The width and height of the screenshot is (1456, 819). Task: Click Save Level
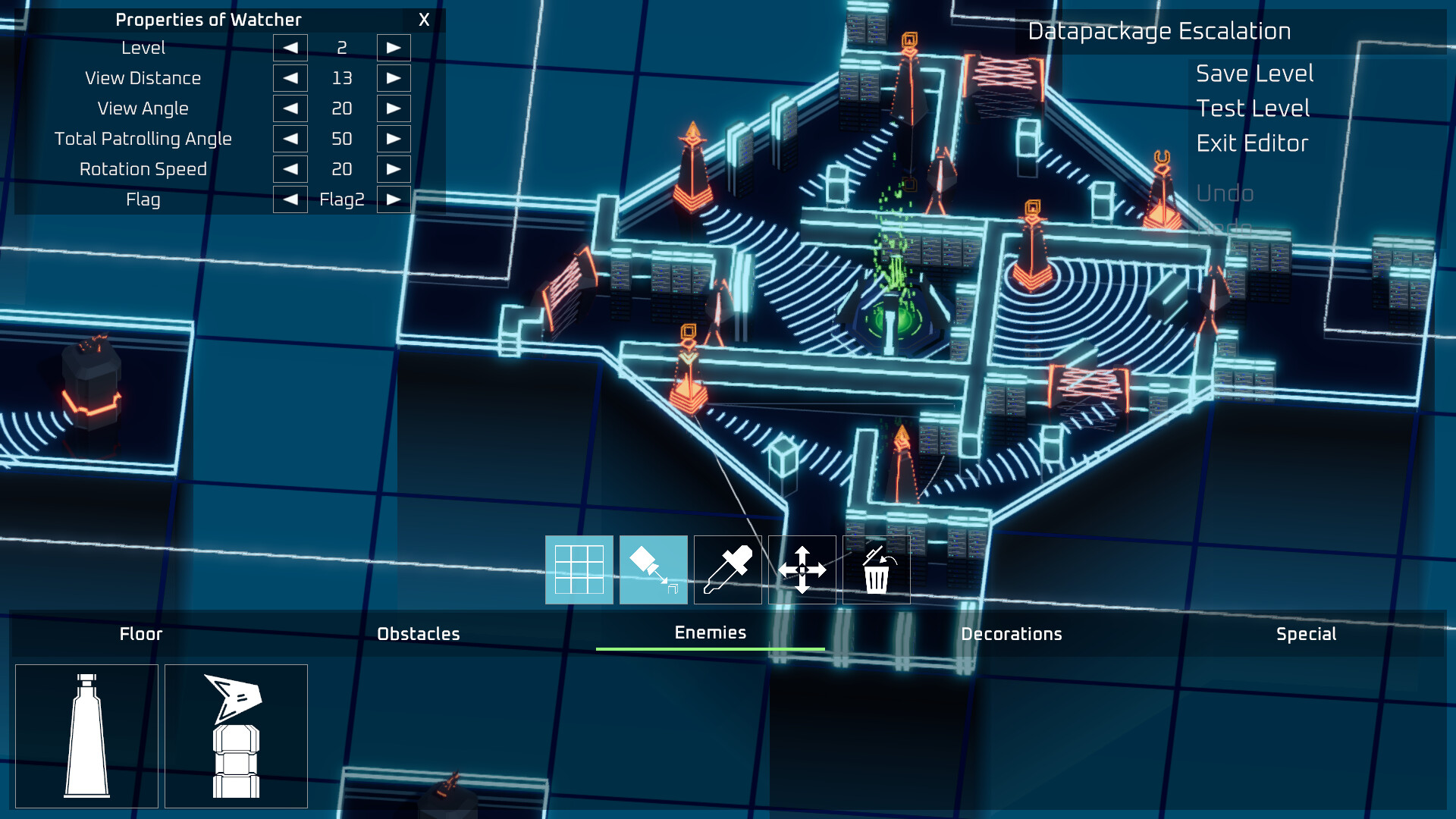1254,74
